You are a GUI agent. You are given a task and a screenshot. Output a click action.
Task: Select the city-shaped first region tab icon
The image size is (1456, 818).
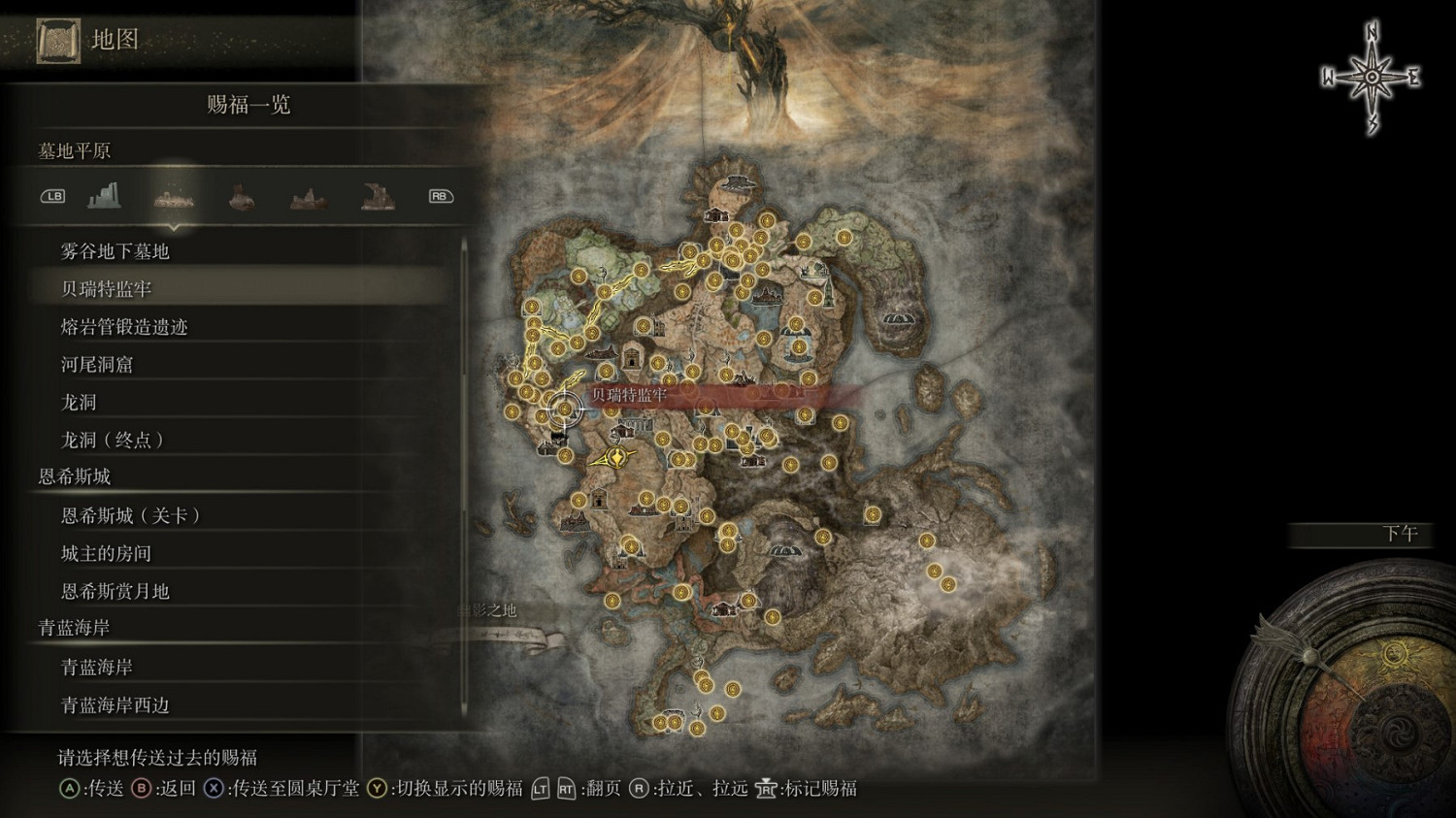click(105, 195)
